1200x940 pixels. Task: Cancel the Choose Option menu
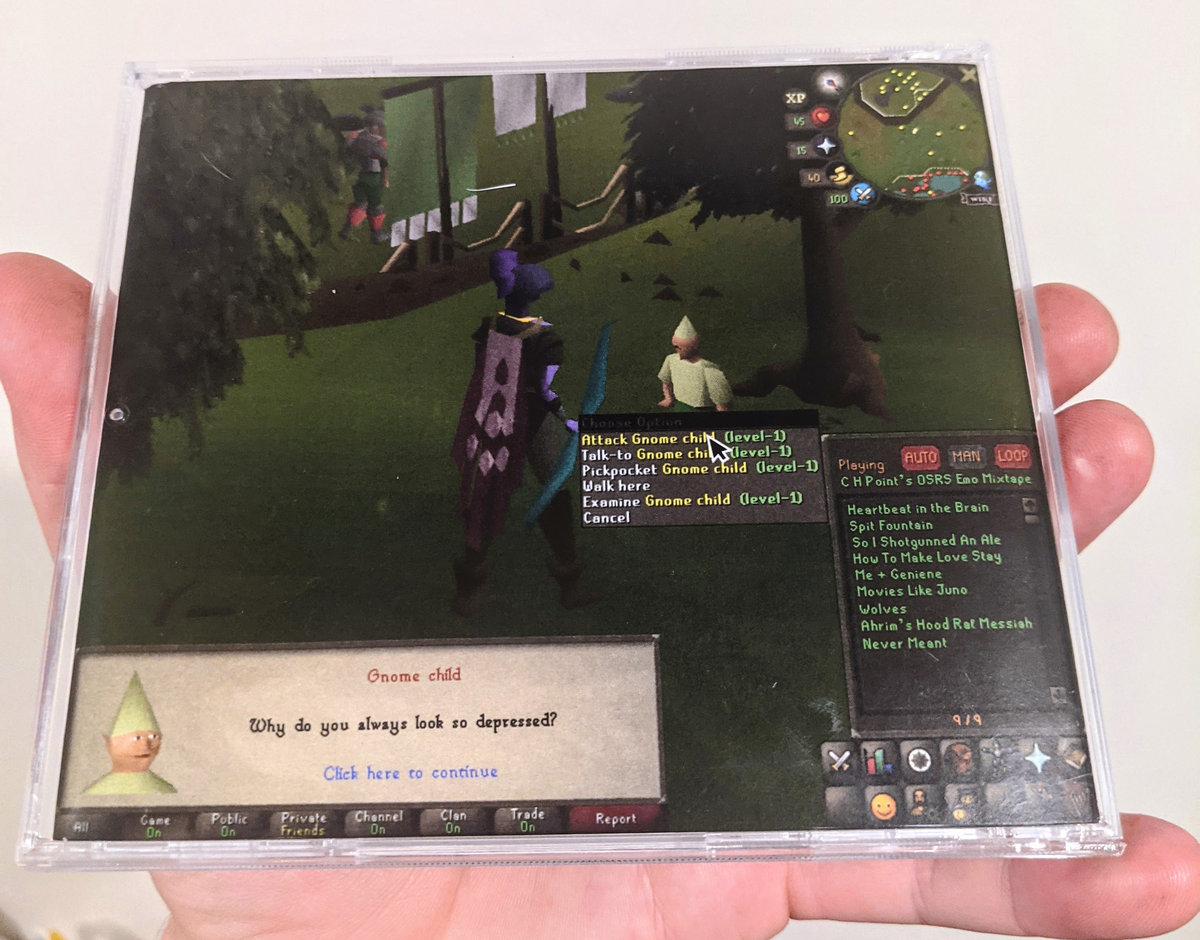pos(606,517)
